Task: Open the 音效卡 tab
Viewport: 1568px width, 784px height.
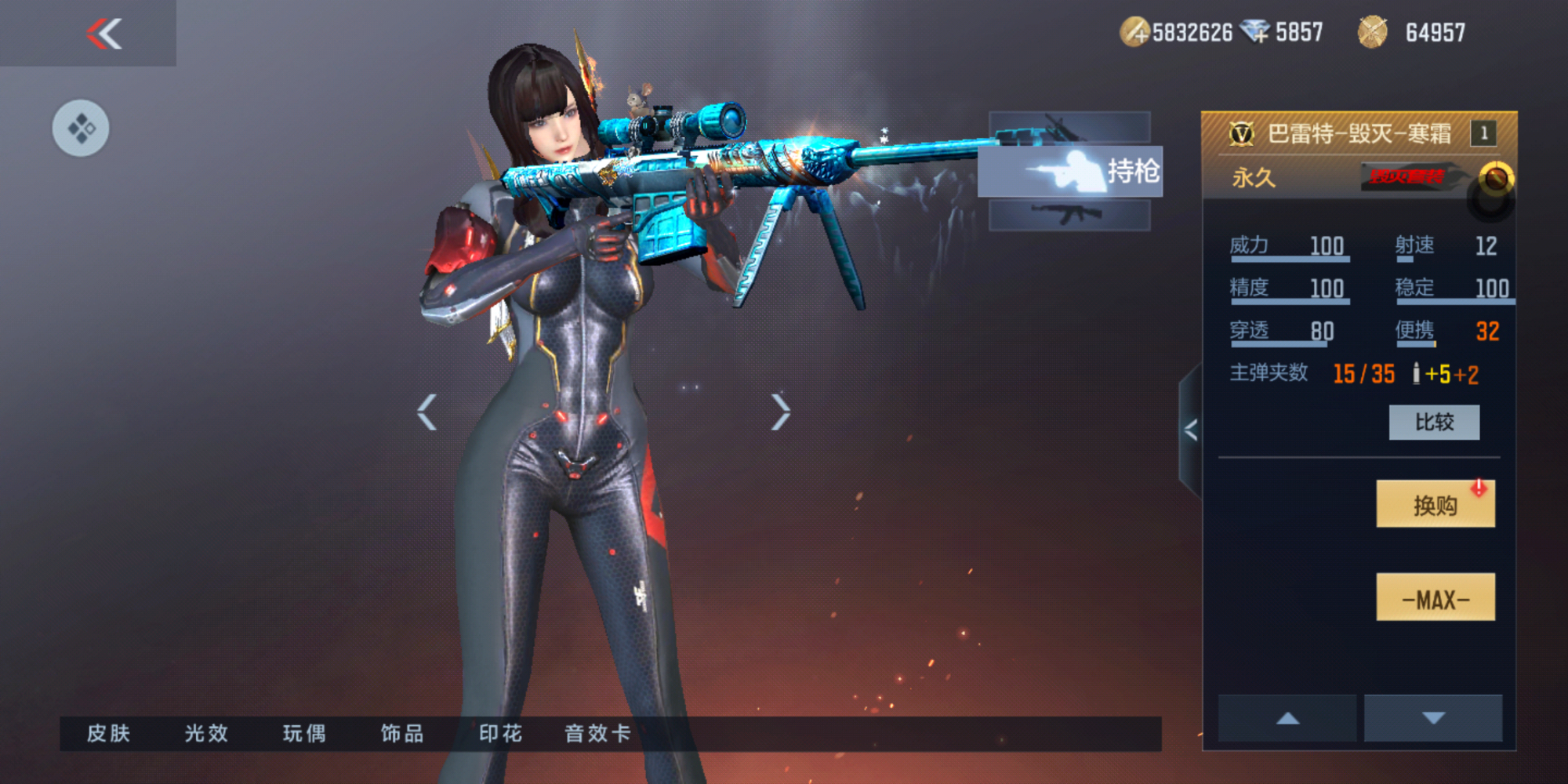Action: click(x=597, y=735)
